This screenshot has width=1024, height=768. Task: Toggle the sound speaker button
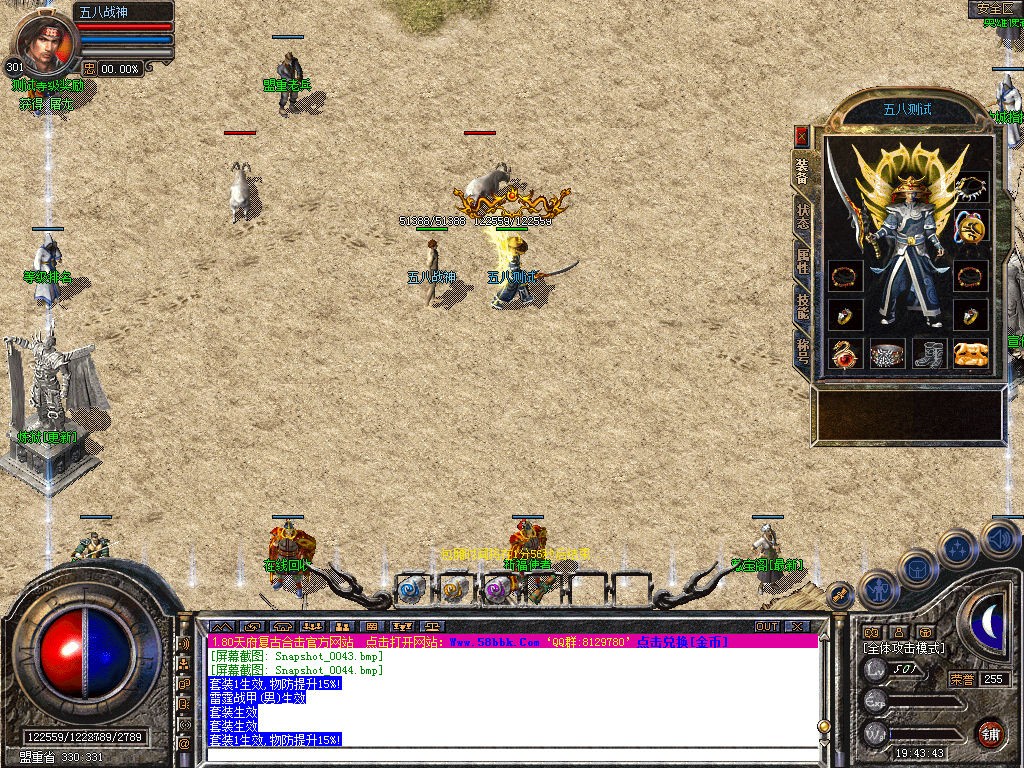click(x=1002, y=539)
